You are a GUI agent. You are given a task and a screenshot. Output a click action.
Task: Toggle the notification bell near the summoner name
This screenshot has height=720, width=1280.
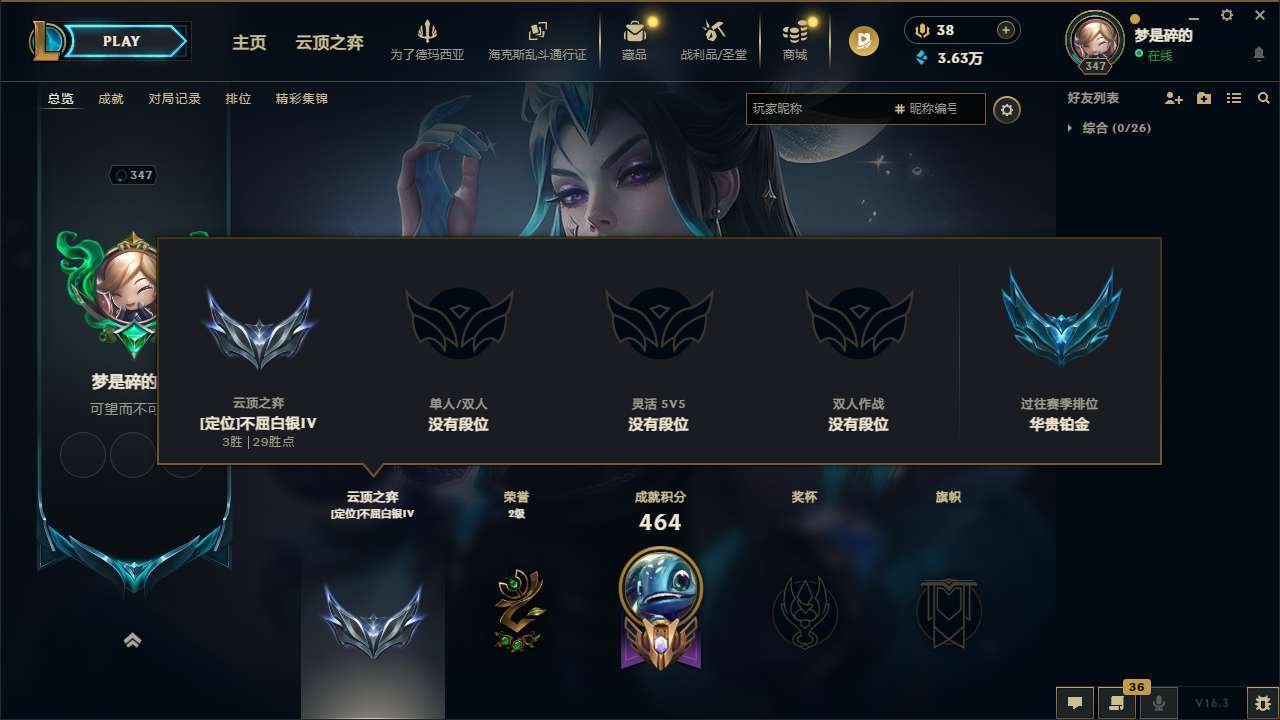click(x=1258, y=54)
